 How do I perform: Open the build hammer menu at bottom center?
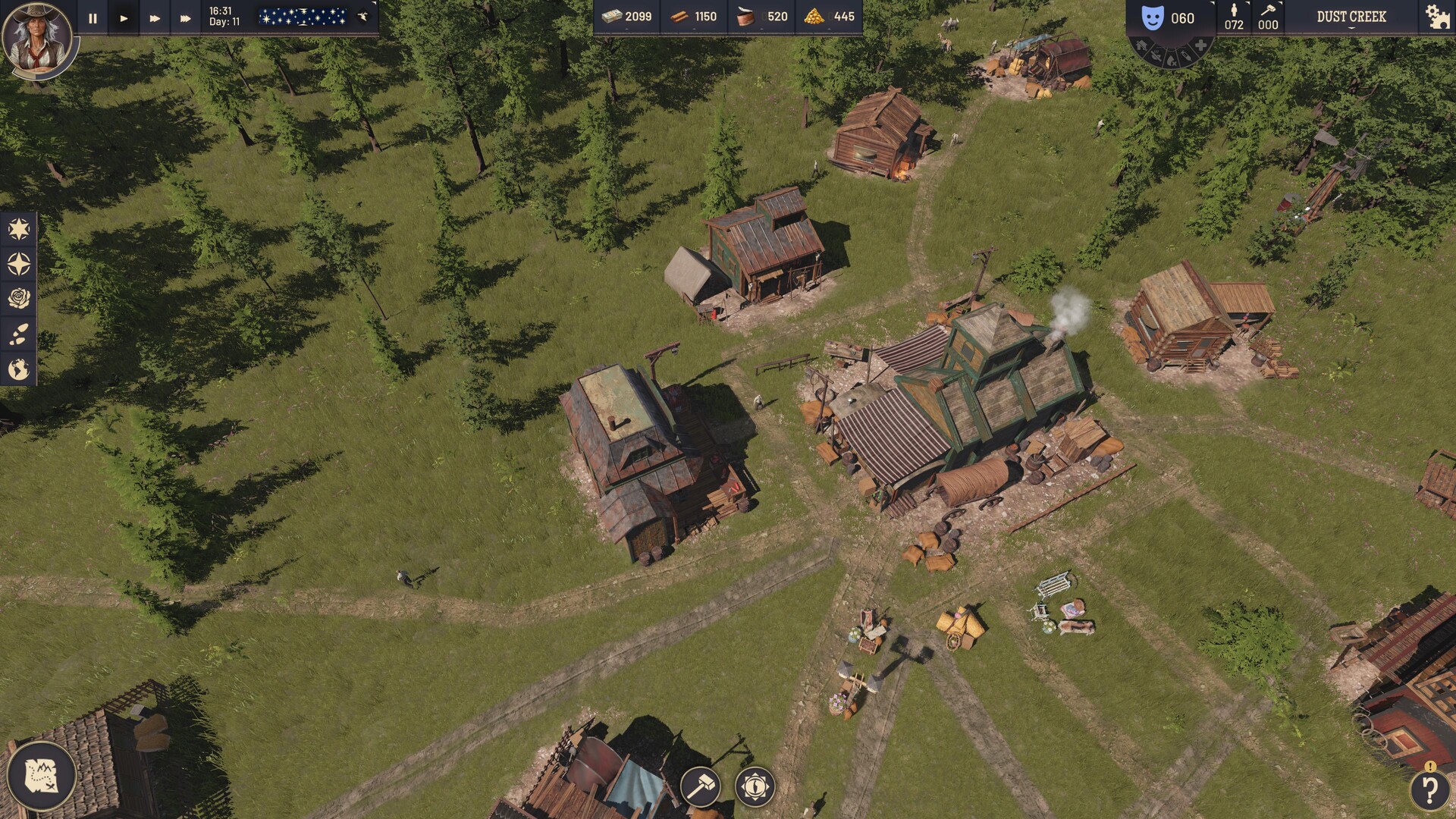699,788
